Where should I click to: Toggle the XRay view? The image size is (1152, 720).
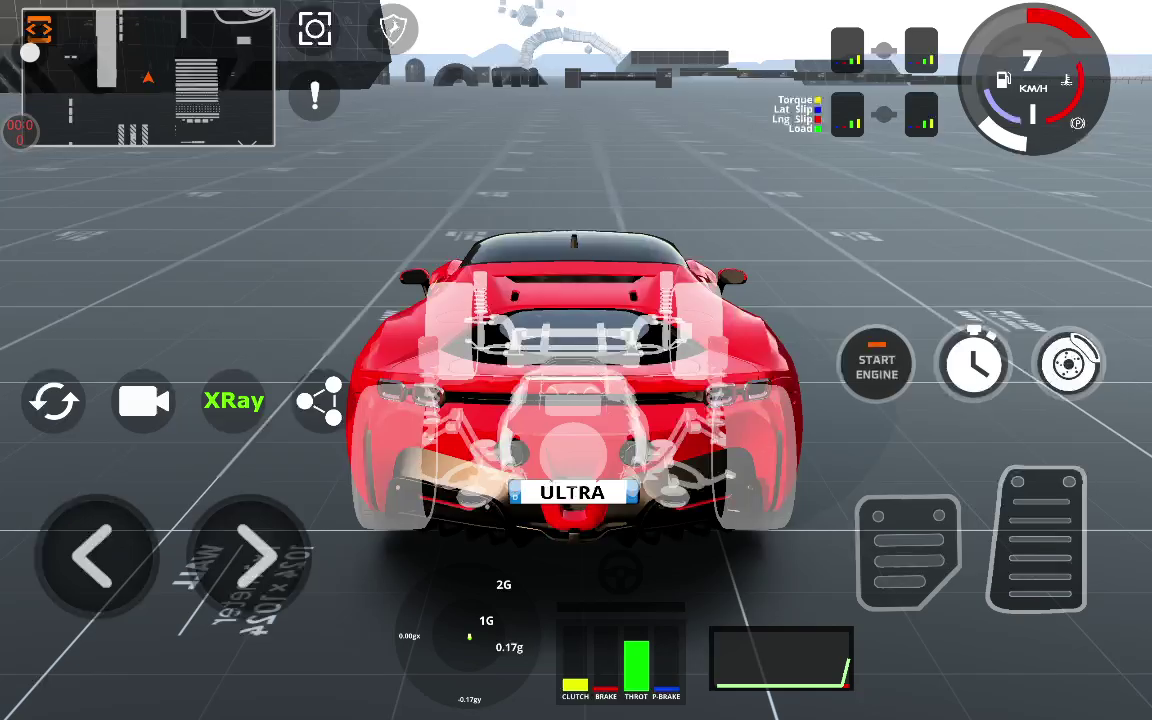tap(234, 401)
